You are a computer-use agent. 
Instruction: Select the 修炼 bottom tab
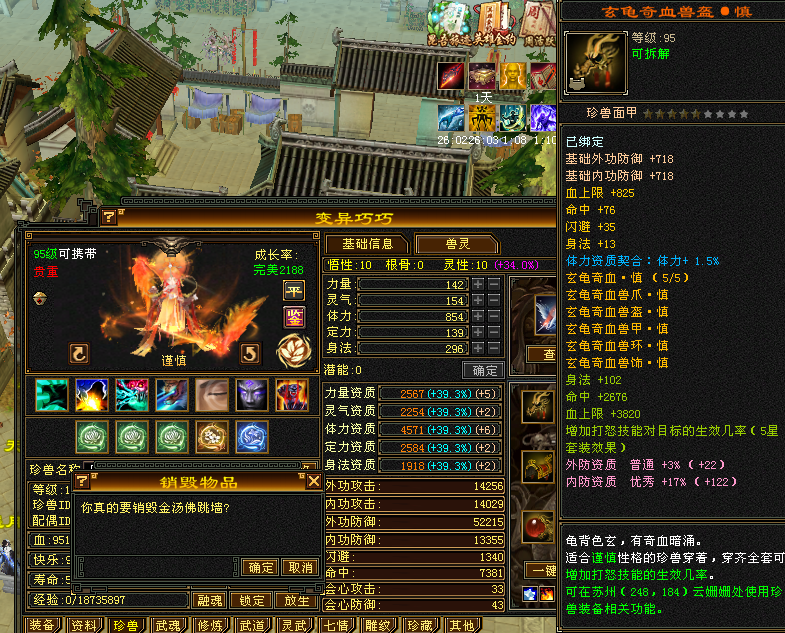[210, 625]
